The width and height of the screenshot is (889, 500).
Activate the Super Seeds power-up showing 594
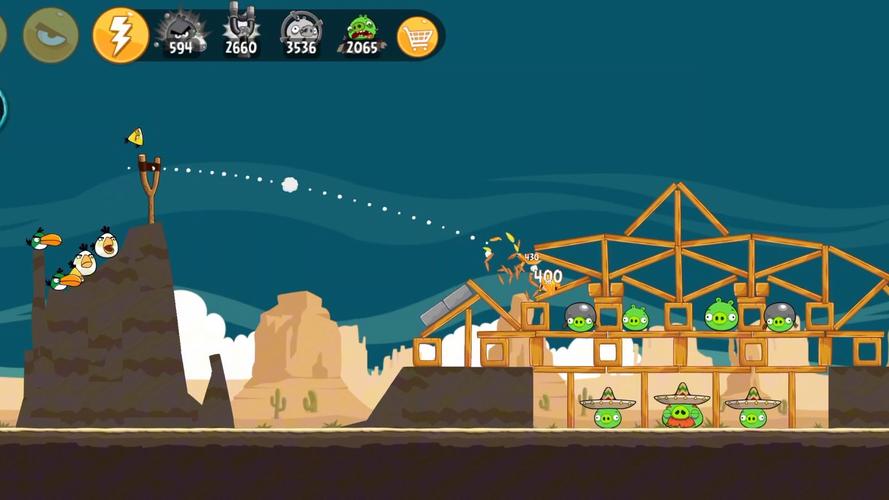tap(181, 34)
